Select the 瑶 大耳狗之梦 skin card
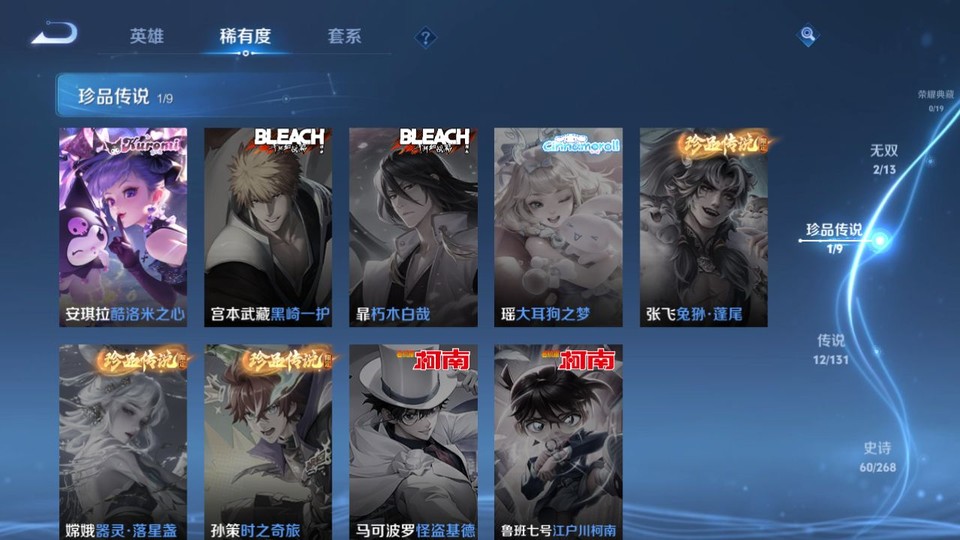Viewport: 960px width, 540px height. click(x=558, y=227)
